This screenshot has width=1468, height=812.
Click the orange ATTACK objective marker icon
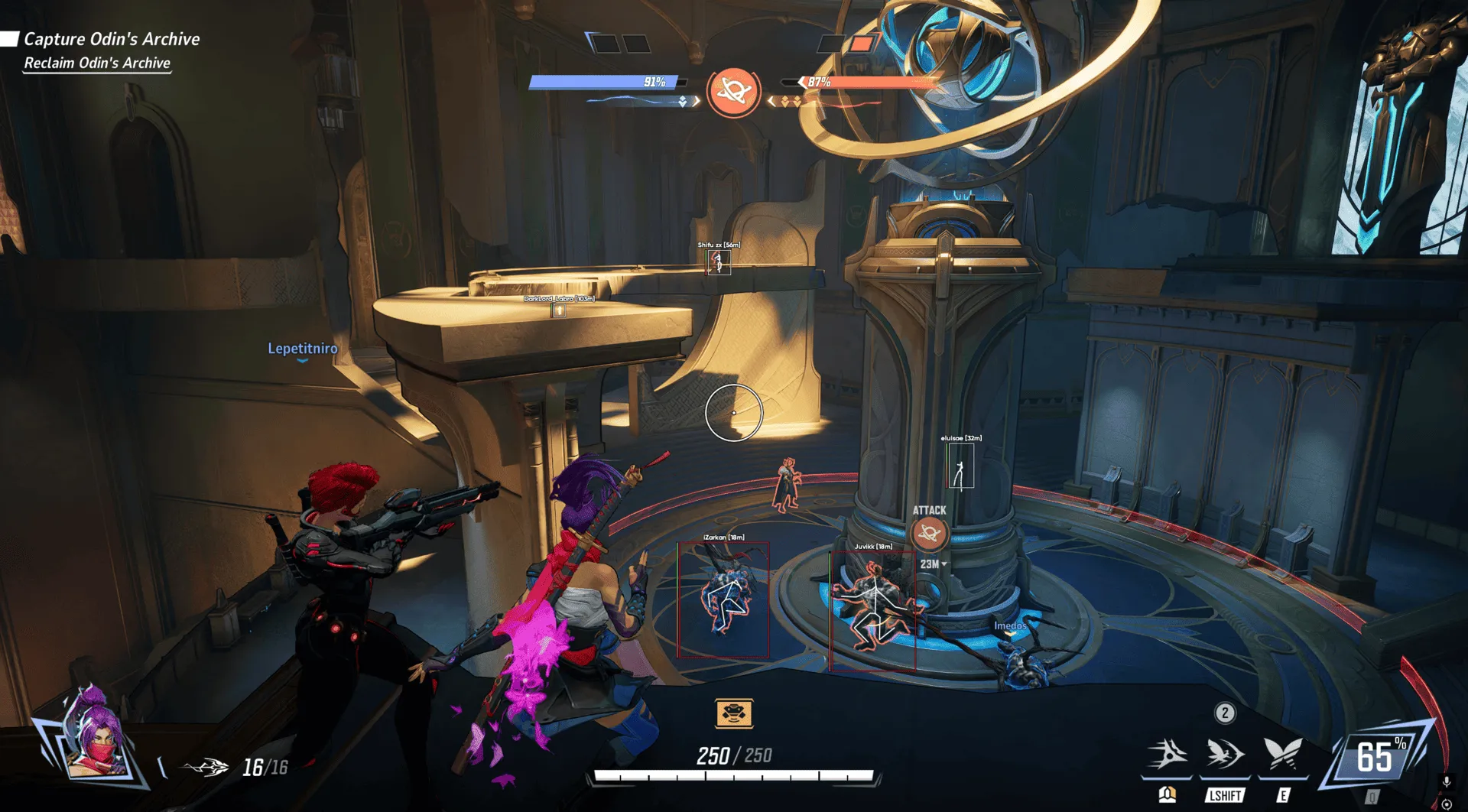929,535
